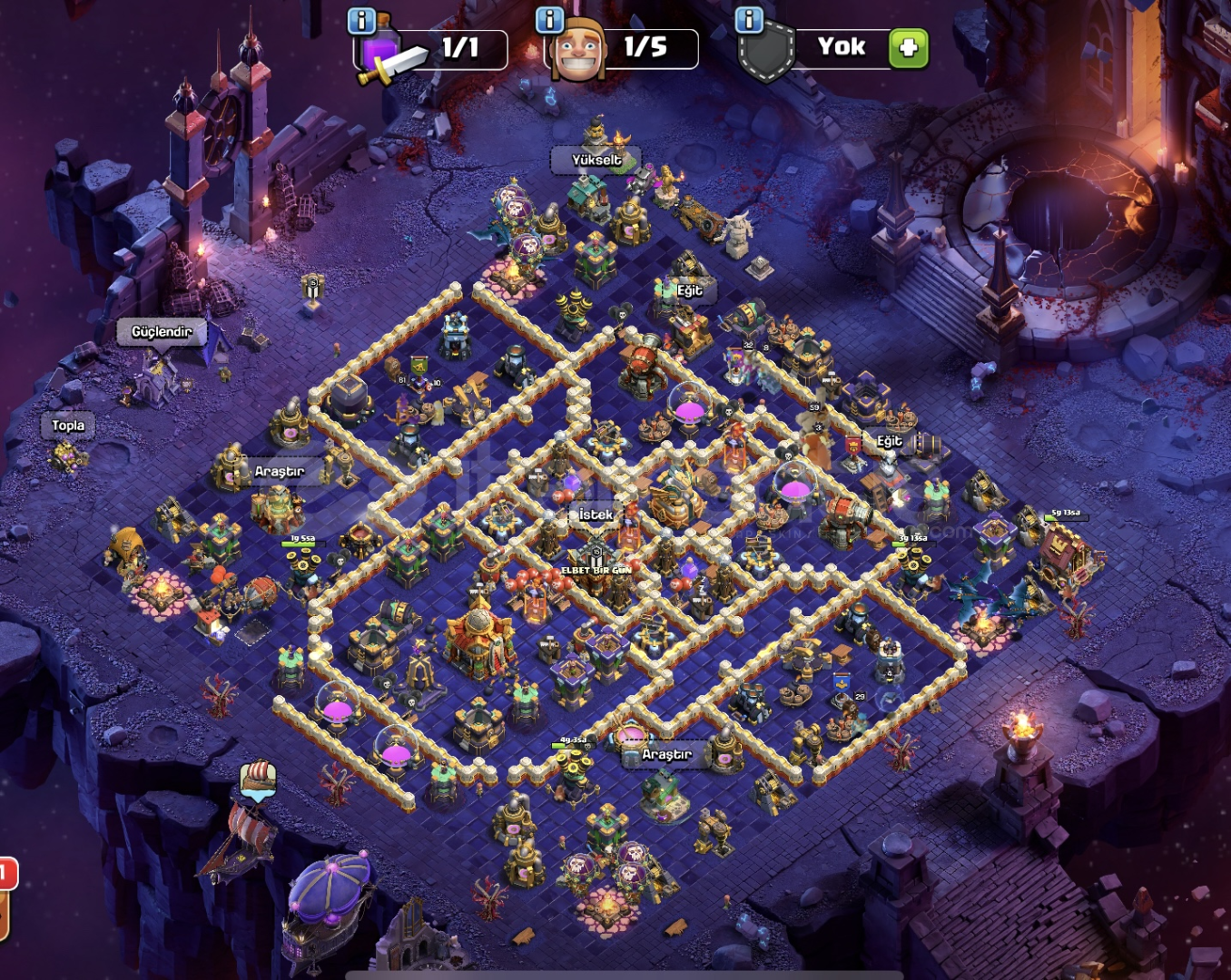Viewport: 1231px width, 980px height.
Task: Collect resources via the Topla bubble
Action: [x=68, y=425]
